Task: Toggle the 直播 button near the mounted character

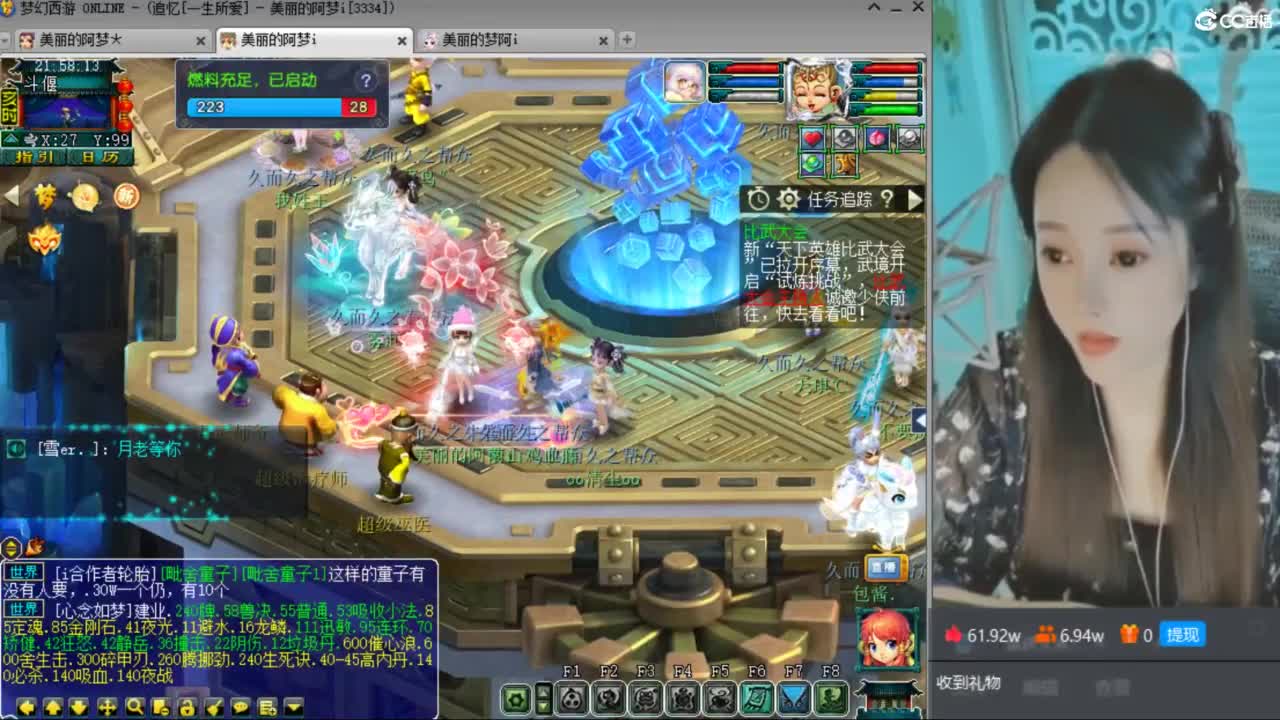Action: tap(884, 567)
